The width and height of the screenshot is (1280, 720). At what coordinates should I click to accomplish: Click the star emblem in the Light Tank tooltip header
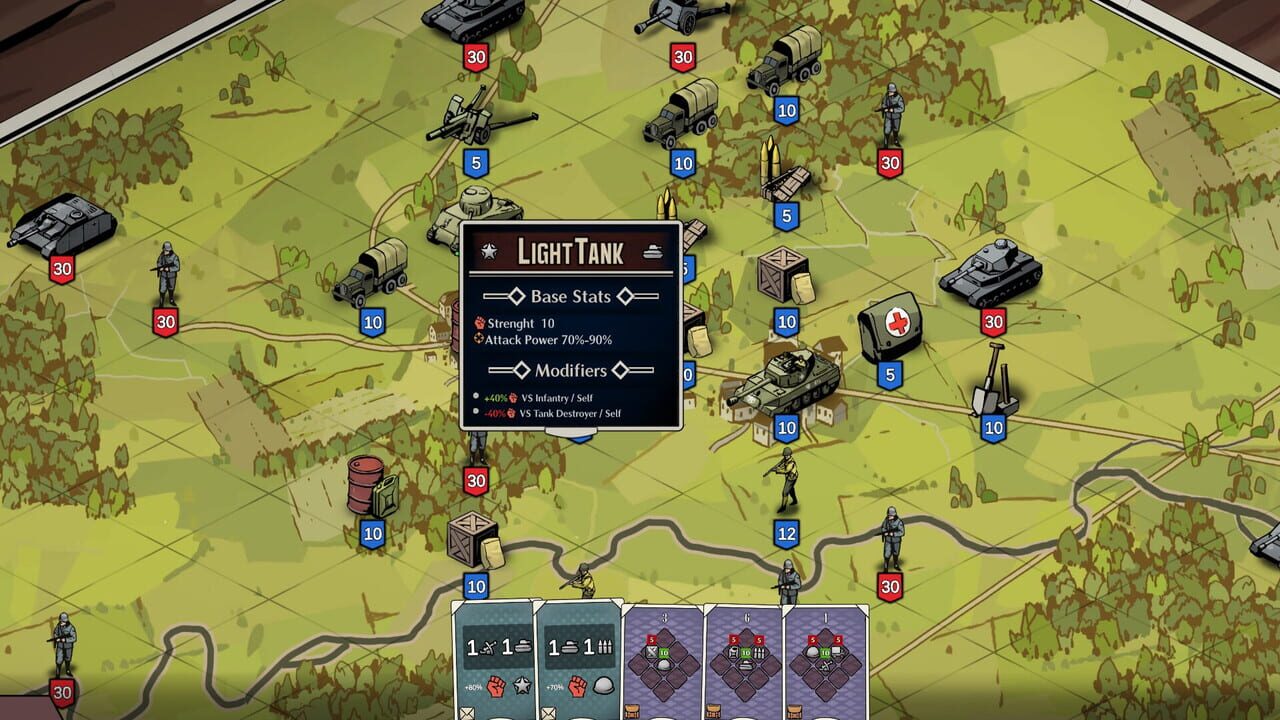coord(488,251)
